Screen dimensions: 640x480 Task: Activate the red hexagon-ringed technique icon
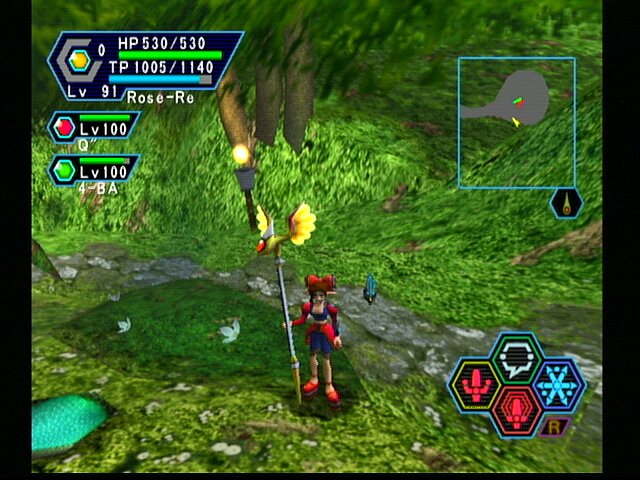517,410
